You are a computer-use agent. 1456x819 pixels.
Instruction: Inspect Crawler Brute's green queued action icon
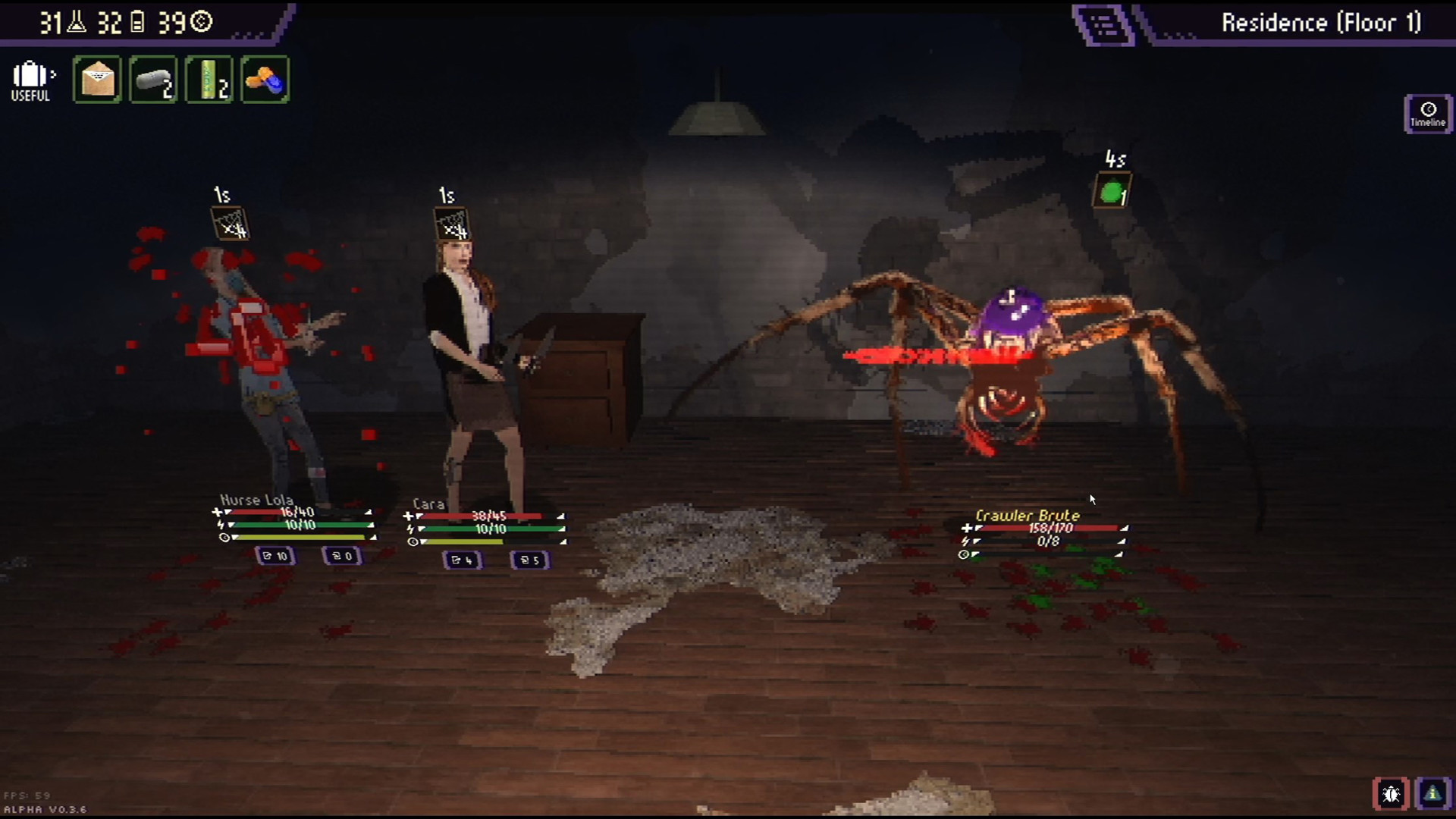1112,192
